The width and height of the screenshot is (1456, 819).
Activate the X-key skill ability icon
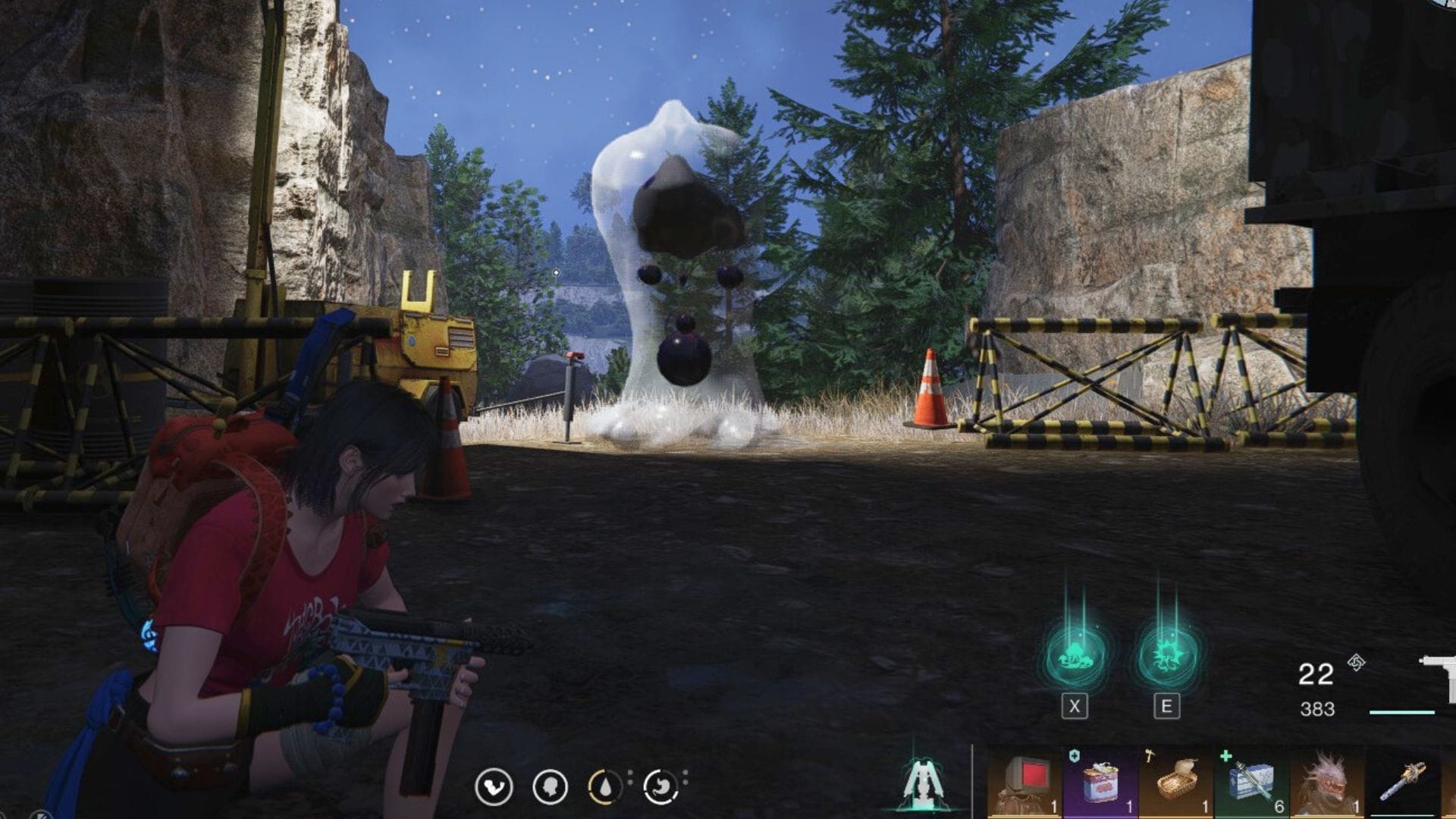(x=1075, y=654)
